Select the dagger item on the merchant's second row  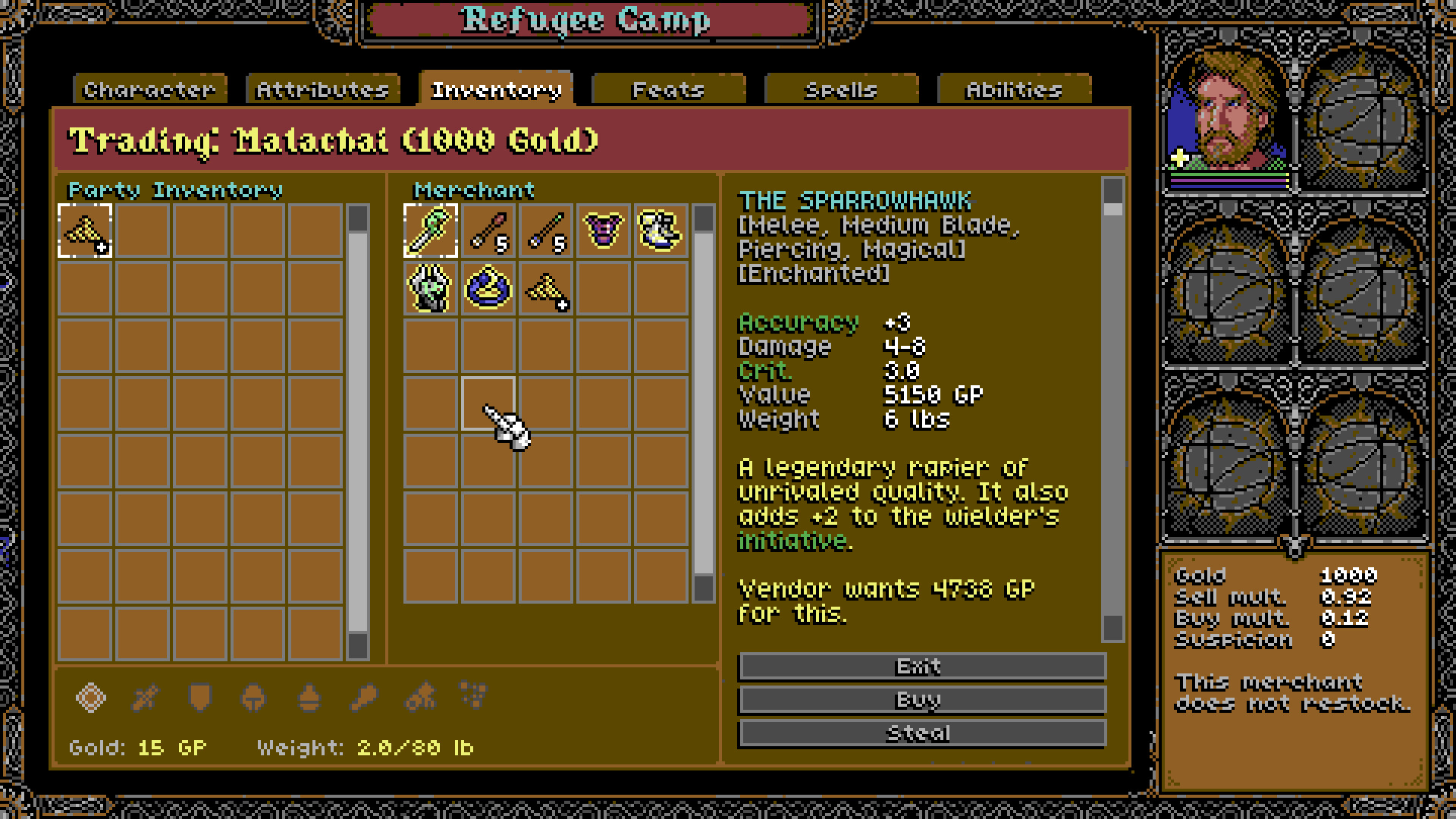click(431, 288)
